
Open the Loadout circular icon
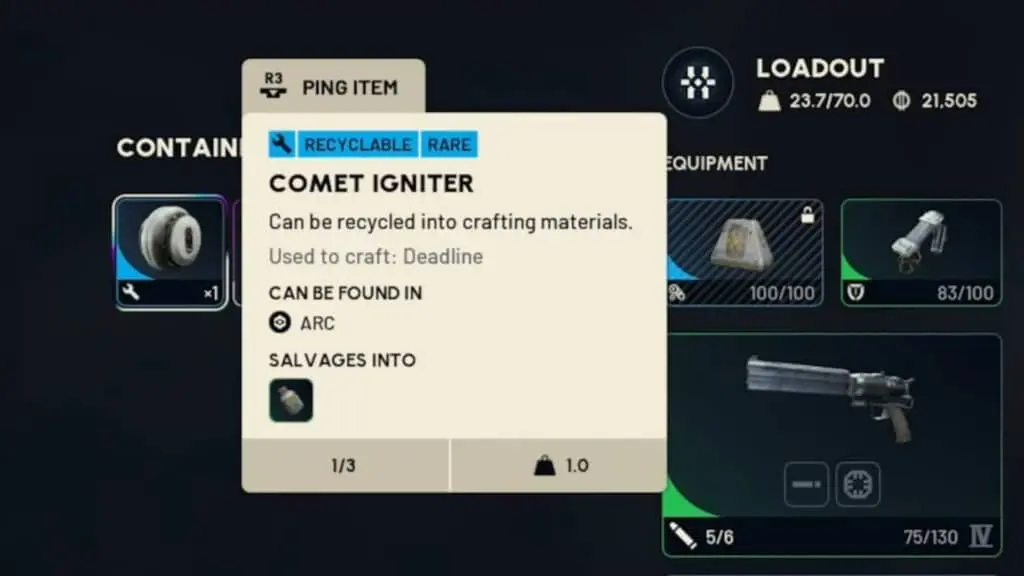(698, 83)
